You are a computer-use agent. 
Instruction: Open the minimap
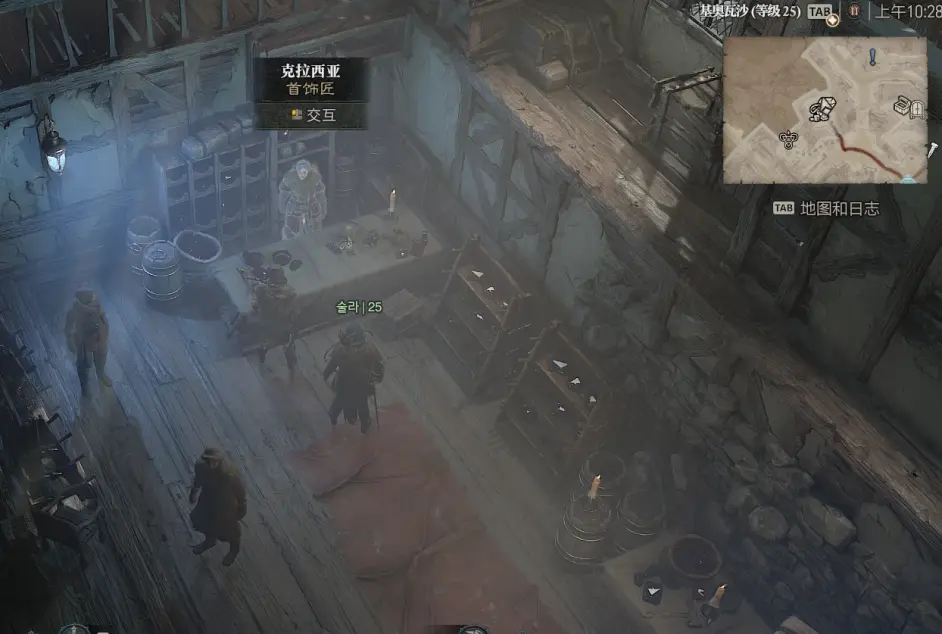tap(824, 110)
